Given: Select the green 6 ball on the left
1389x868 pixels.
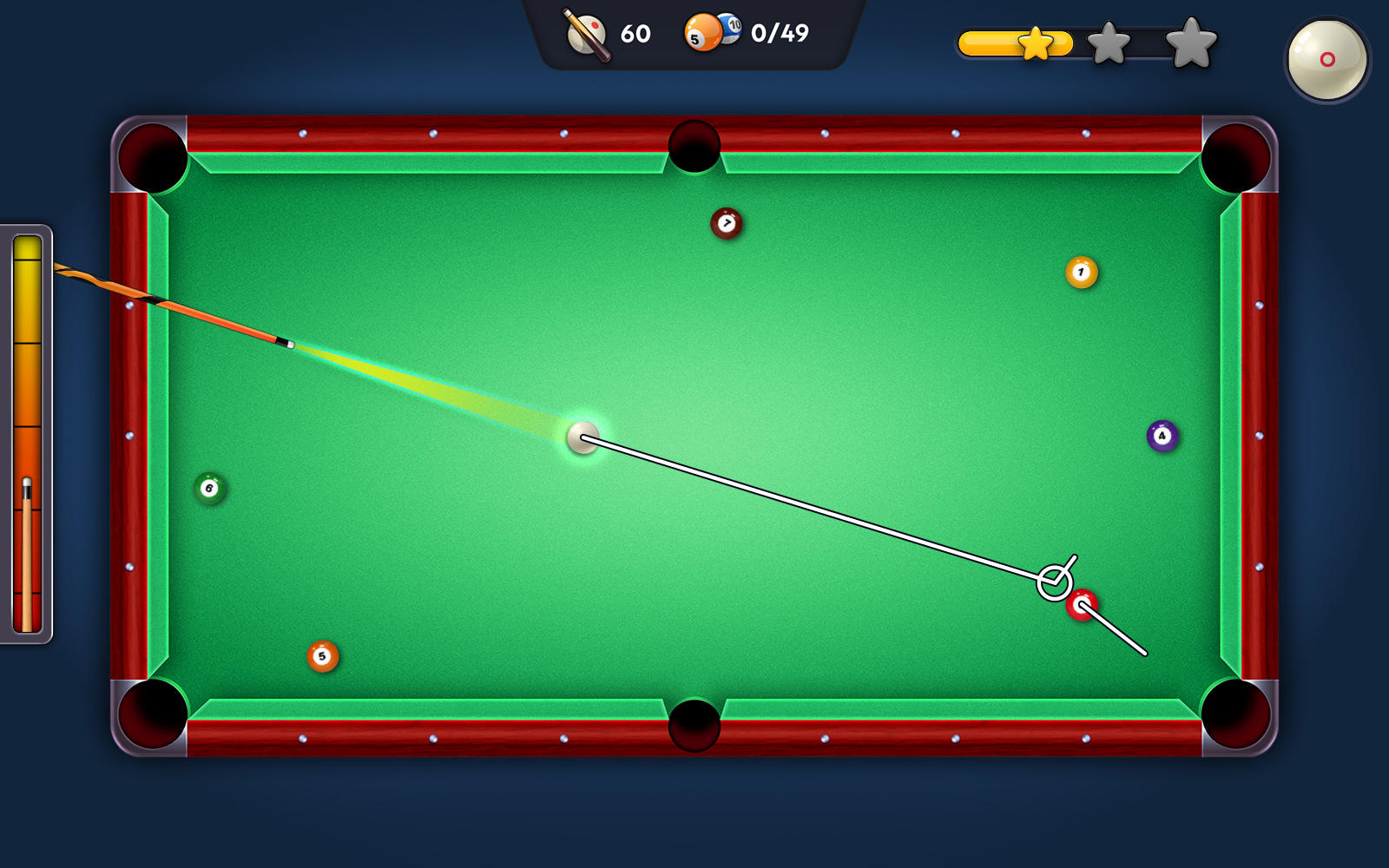Looking at the screenshot, I should [211, 489].
